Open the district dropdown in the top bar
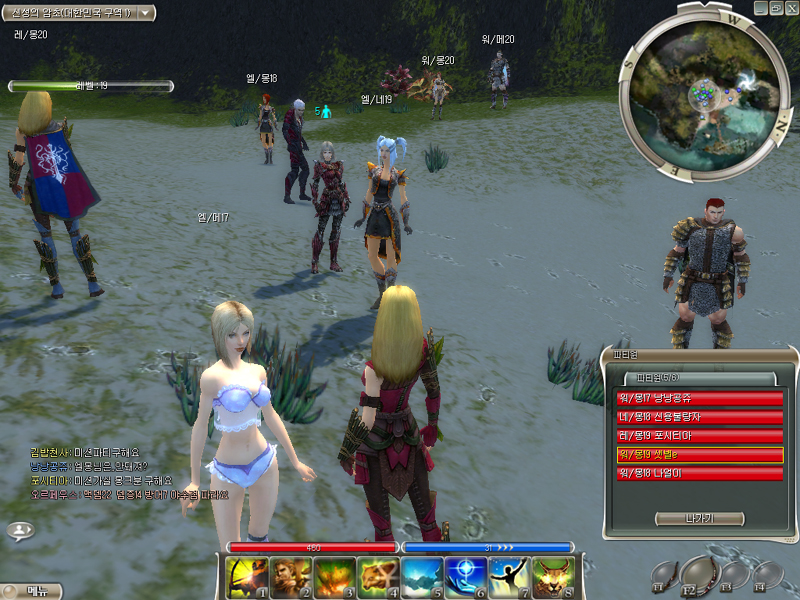This screenshot has height=600, width=800. (146, 12)
